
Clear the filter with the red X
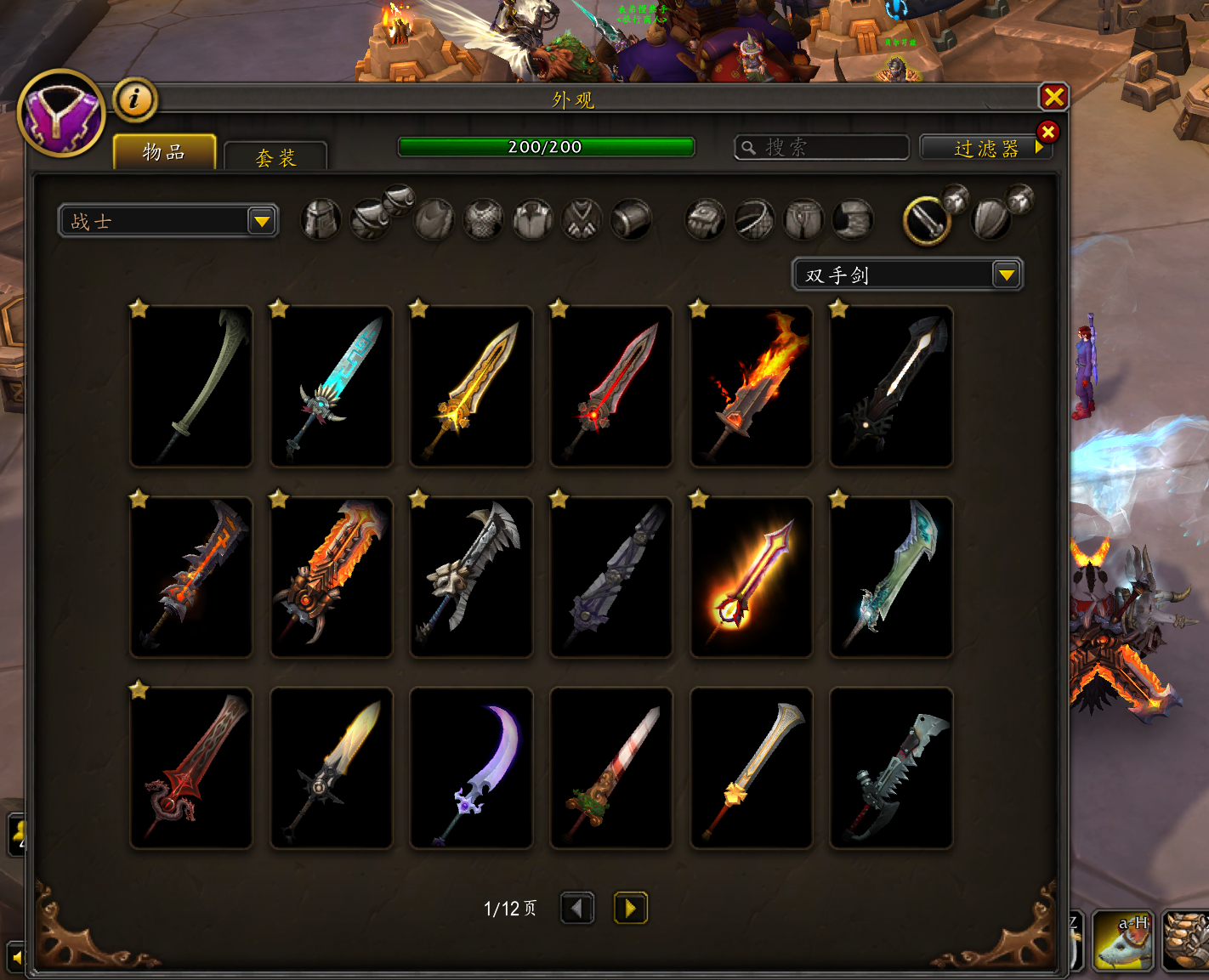(x=1047, y=132)
